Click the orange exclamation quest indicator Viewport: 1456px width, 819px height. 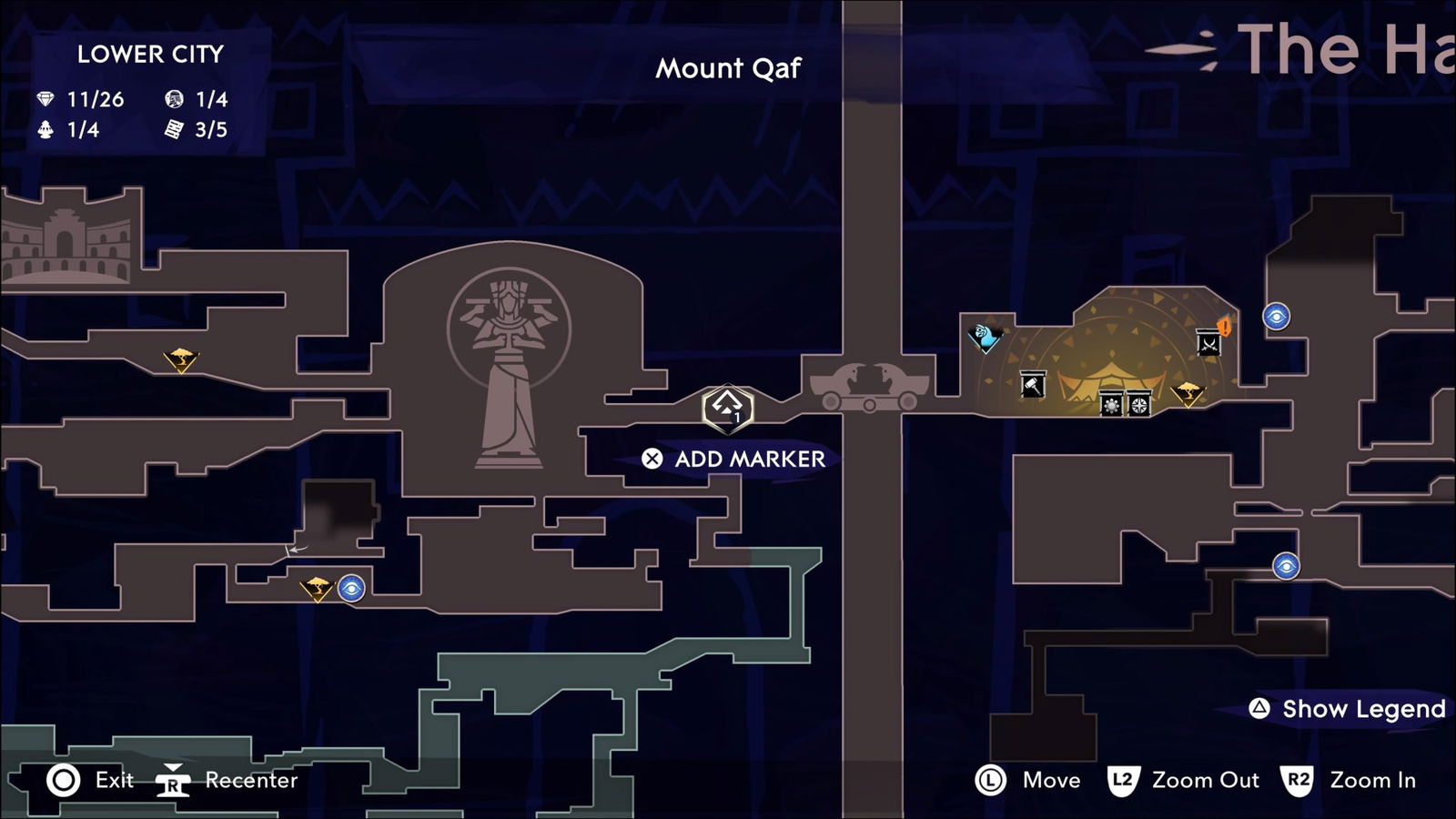[x=1223, y=329]
